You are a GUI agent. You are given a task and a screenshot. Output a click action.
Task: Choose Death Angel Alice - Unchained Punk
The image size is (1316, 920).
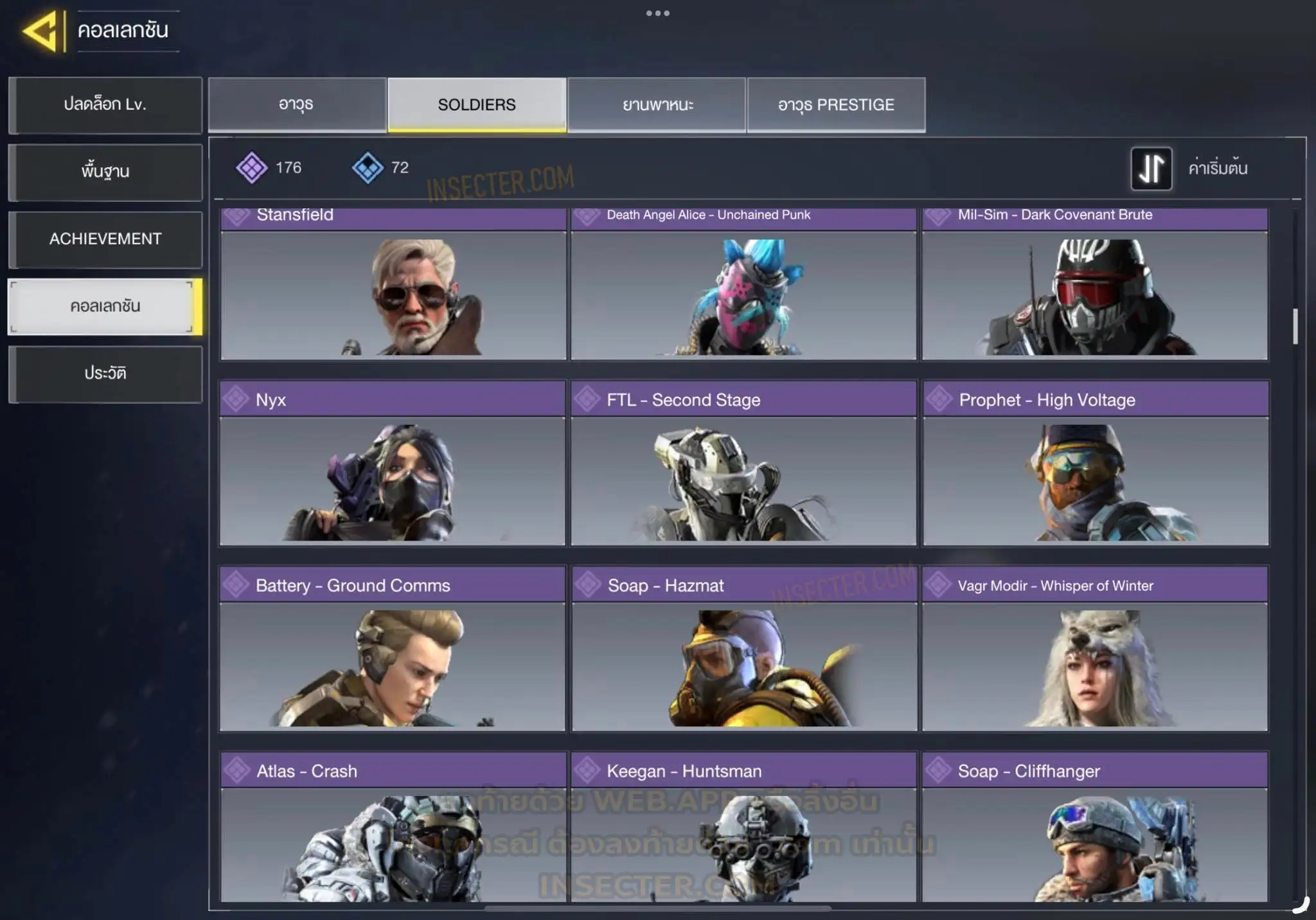pyautogui.click(x=743, y=289)
